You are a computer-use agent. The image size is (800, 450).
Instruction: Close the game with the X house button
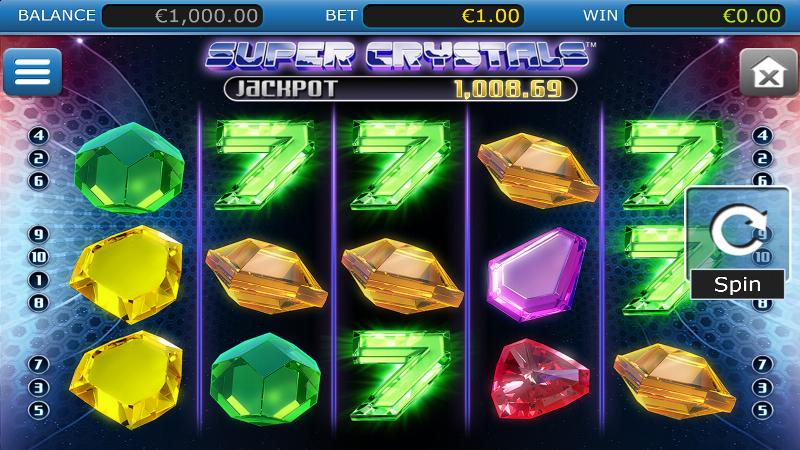coord(767,73)
